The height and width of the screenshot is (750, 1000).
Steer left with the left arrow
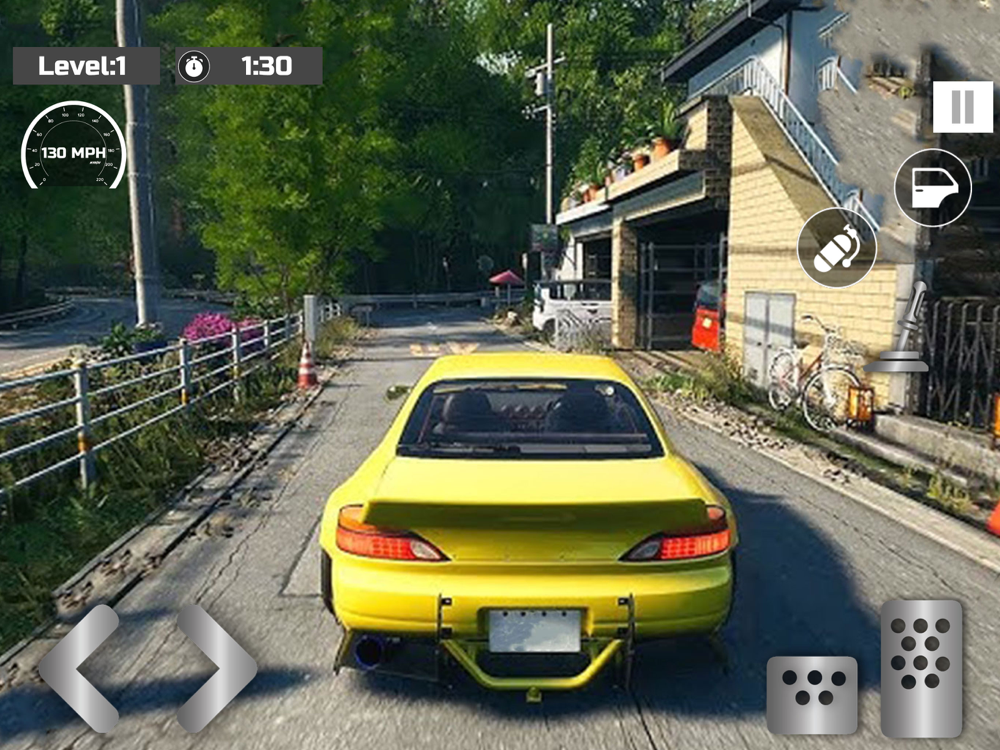click(x=78, y=667)
